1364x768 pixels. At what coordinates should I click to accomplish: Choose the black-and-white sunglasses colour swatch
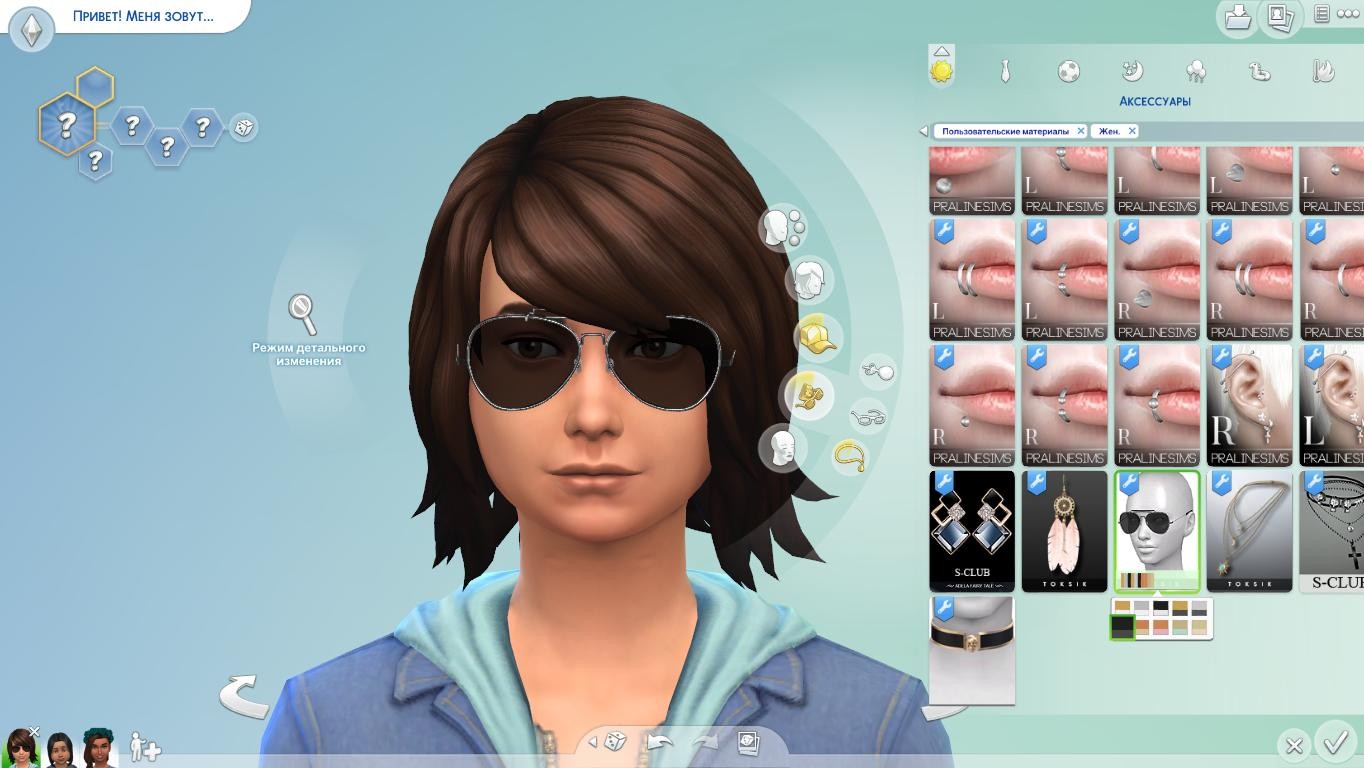pyautogui.click(x=1160, y=607)
